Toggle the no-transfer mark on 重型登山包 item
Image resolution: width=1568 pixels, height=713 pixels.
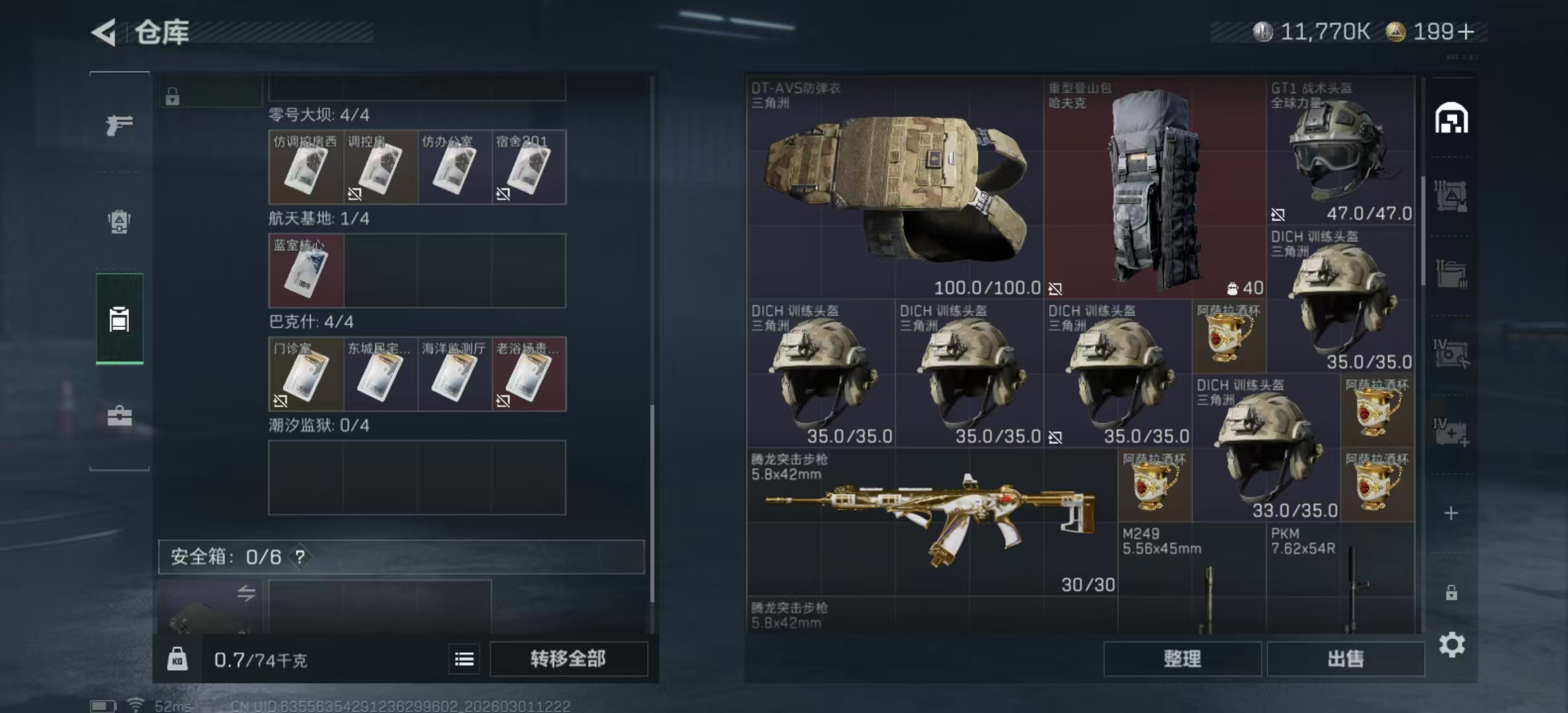(1057, 289)
